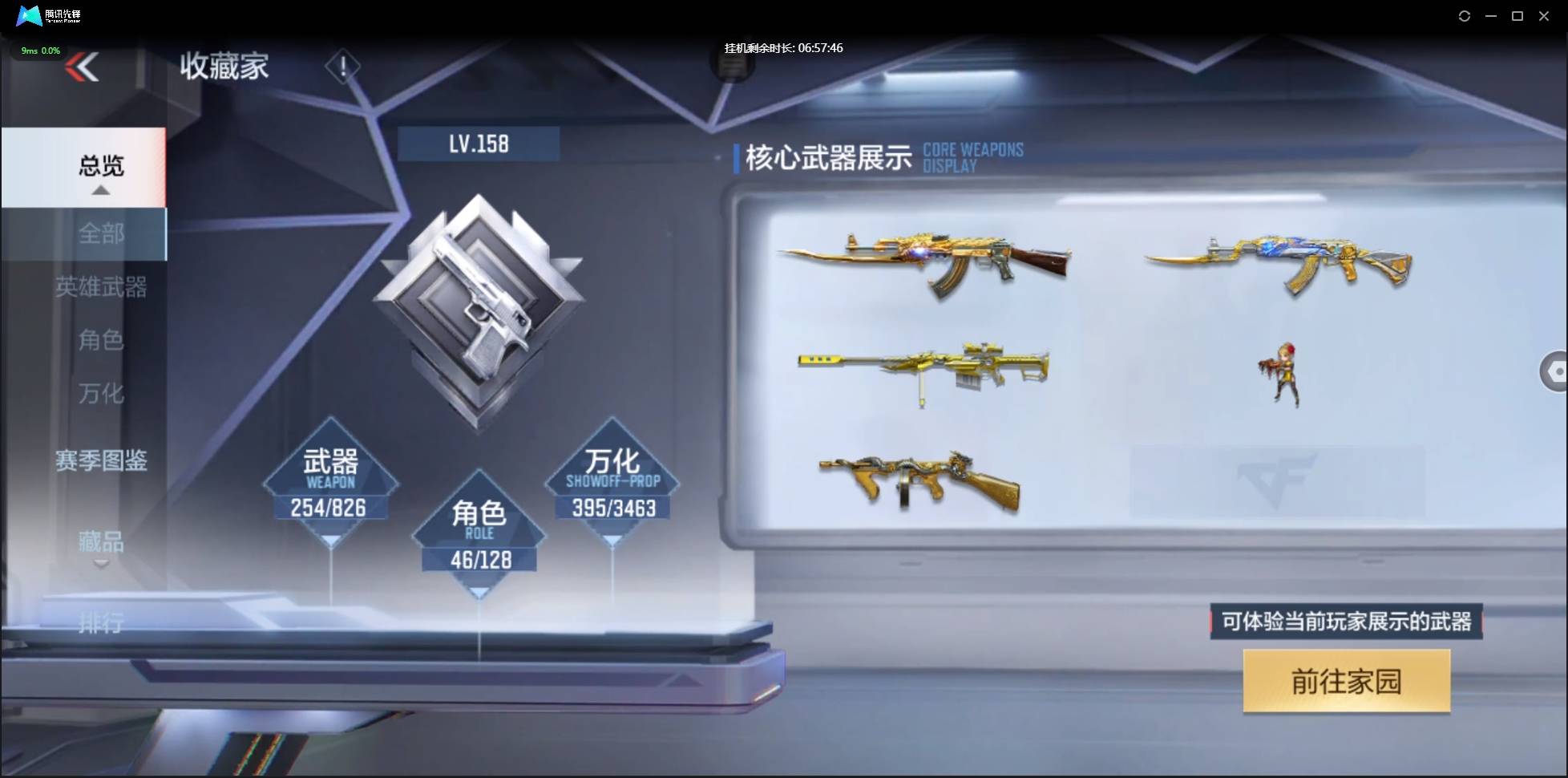
Task: Click the Tencent Pioneer logo
Action: point(44,15)
